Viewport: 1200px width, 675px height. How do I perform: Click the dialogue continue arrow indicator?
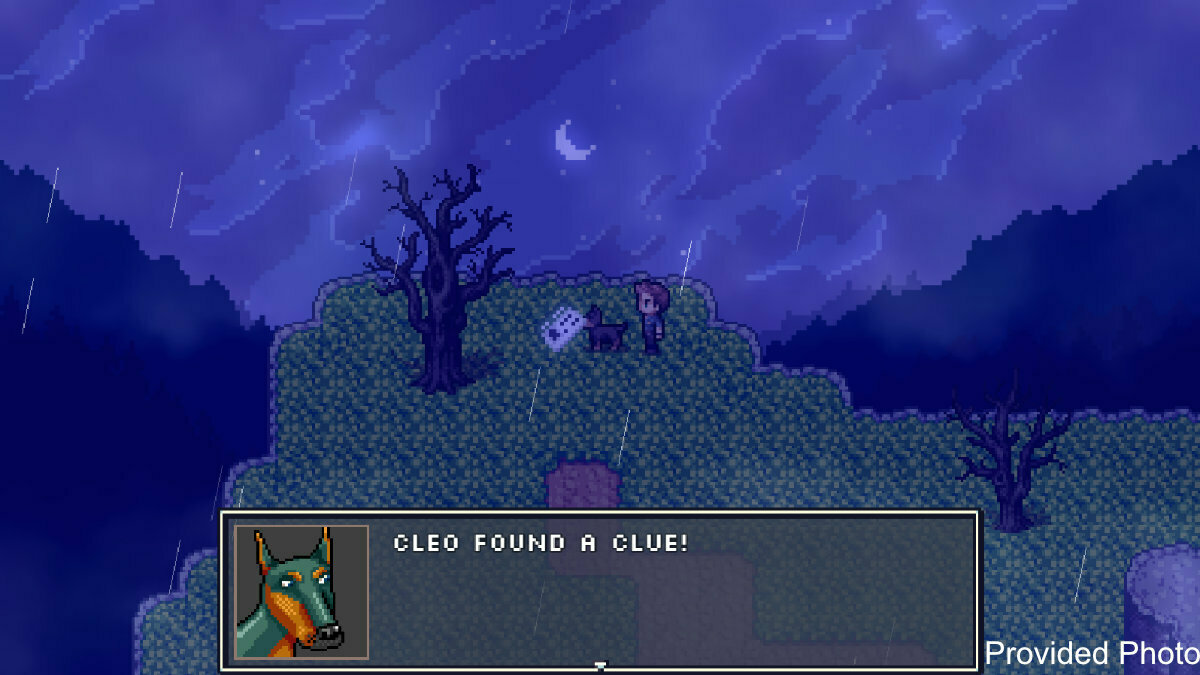(x=600, y=665)
